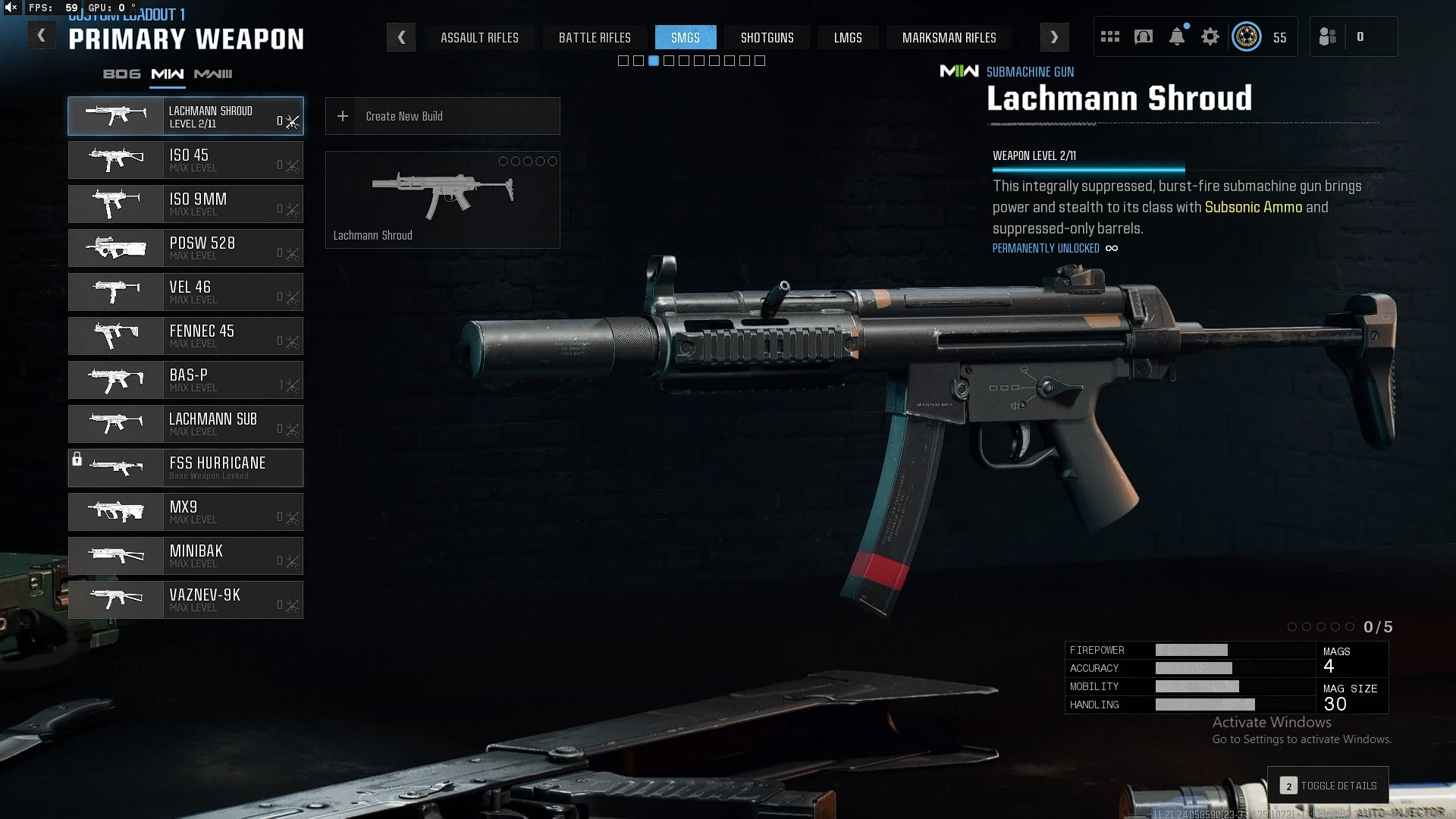Open the notifications bell
This screenshot has height=819, width=1456.
coord(1177,36)
